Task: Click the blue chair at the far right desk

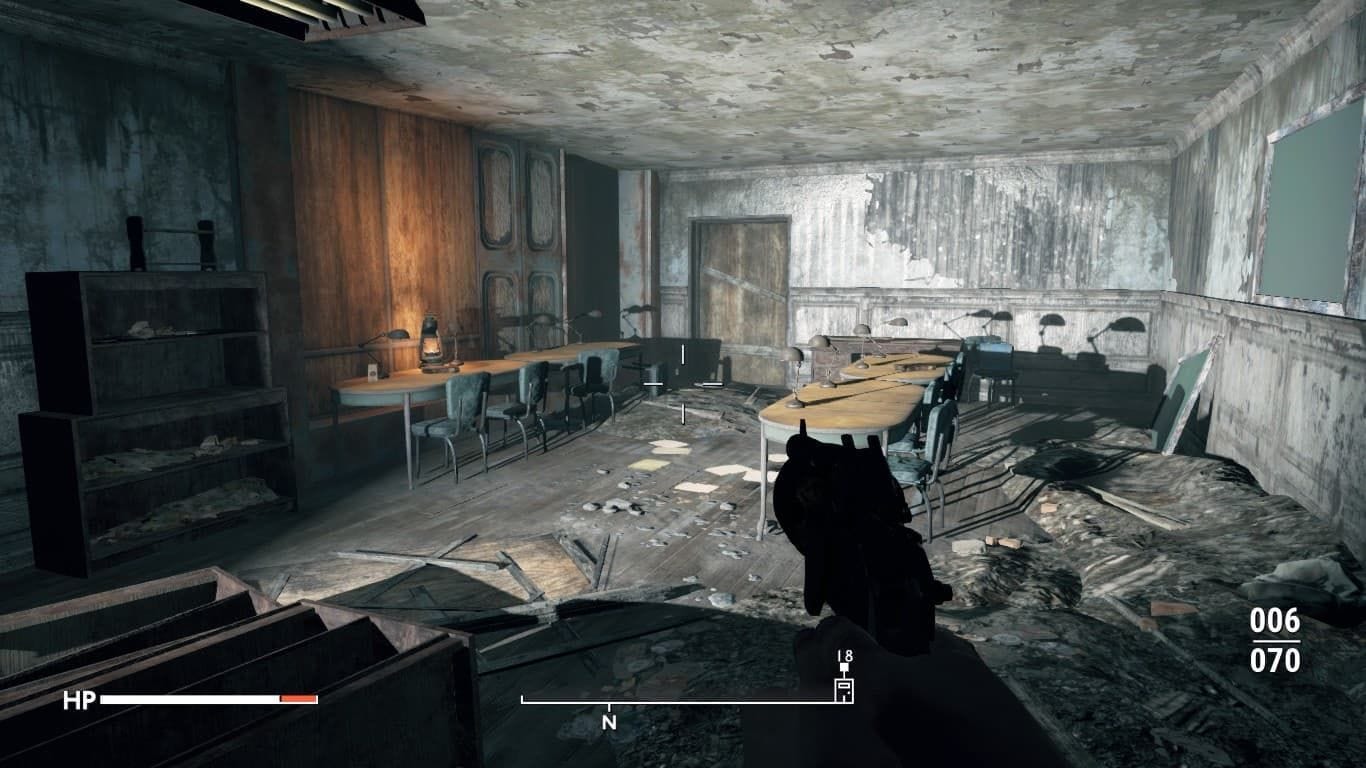Action: [x=935, y=440]
